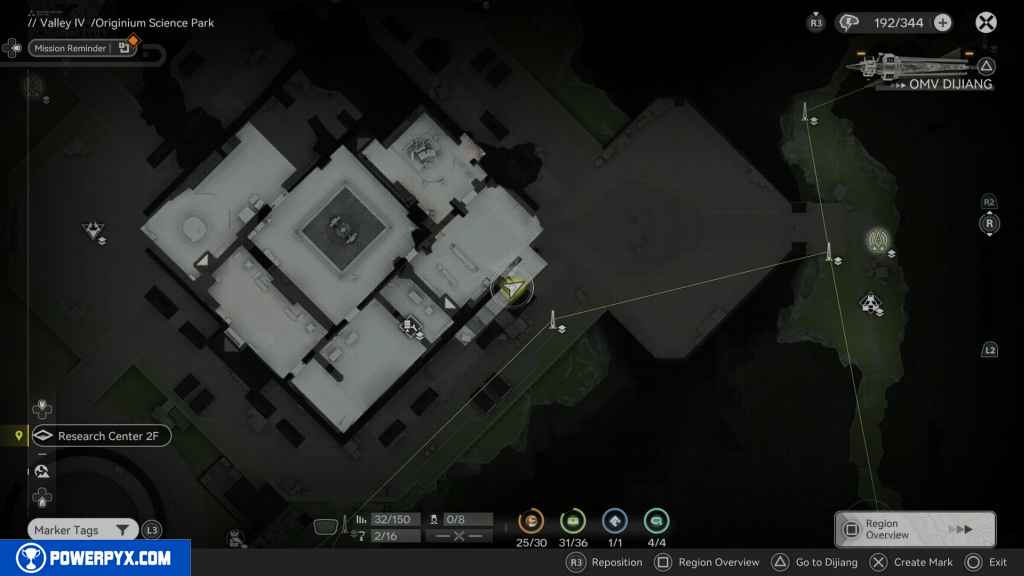This screenshot has width=1024, height=576.
Task: Click the teal 4/4 collectible counter icon
Action: click(x=657, y=521)
